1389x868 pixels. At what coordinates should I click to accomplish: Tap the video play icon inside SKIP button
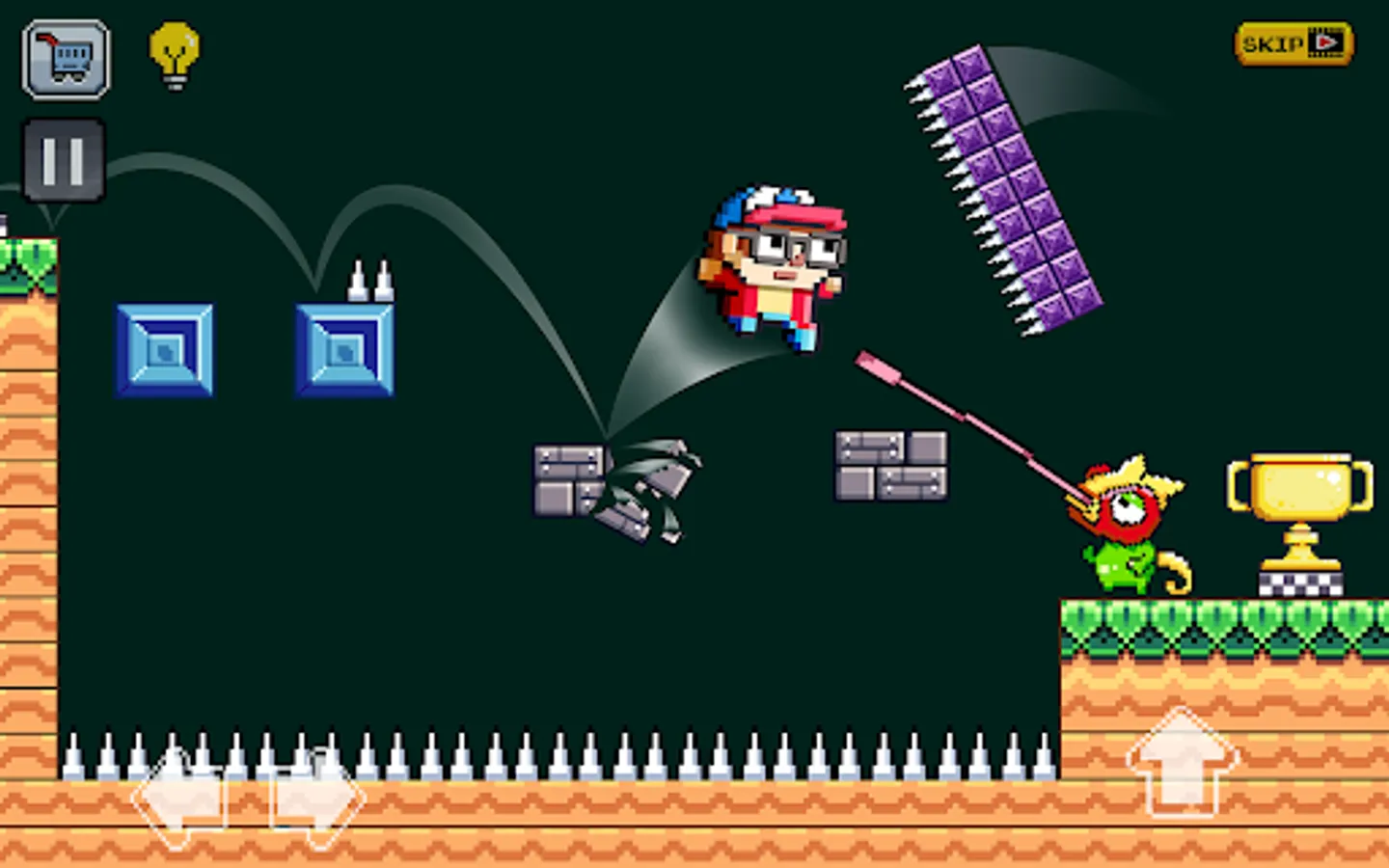pyautogui.click(x=1325, y=42)
